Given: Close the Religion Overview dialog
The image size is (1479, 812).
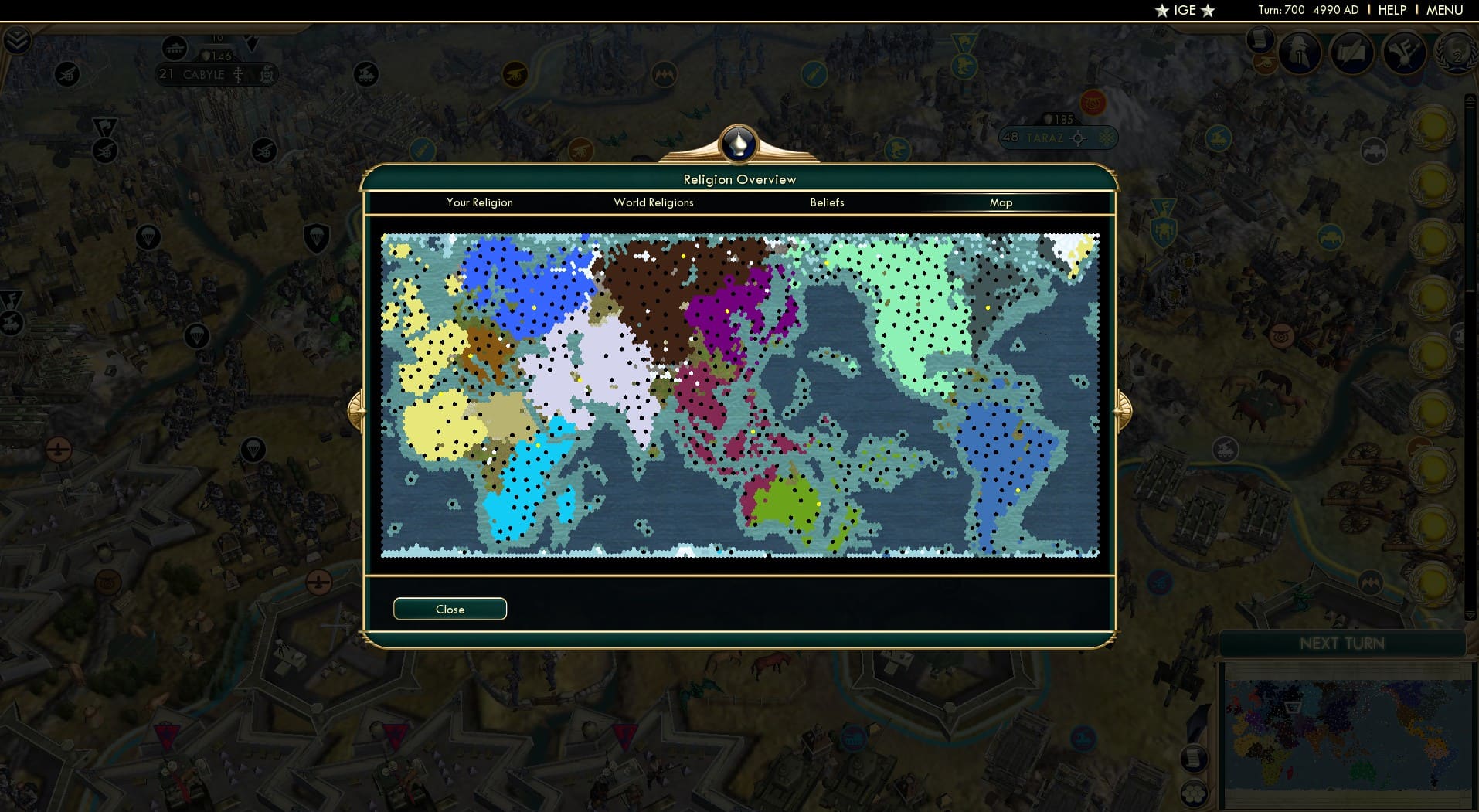Looking at the screenshot, I should [450, 609].
